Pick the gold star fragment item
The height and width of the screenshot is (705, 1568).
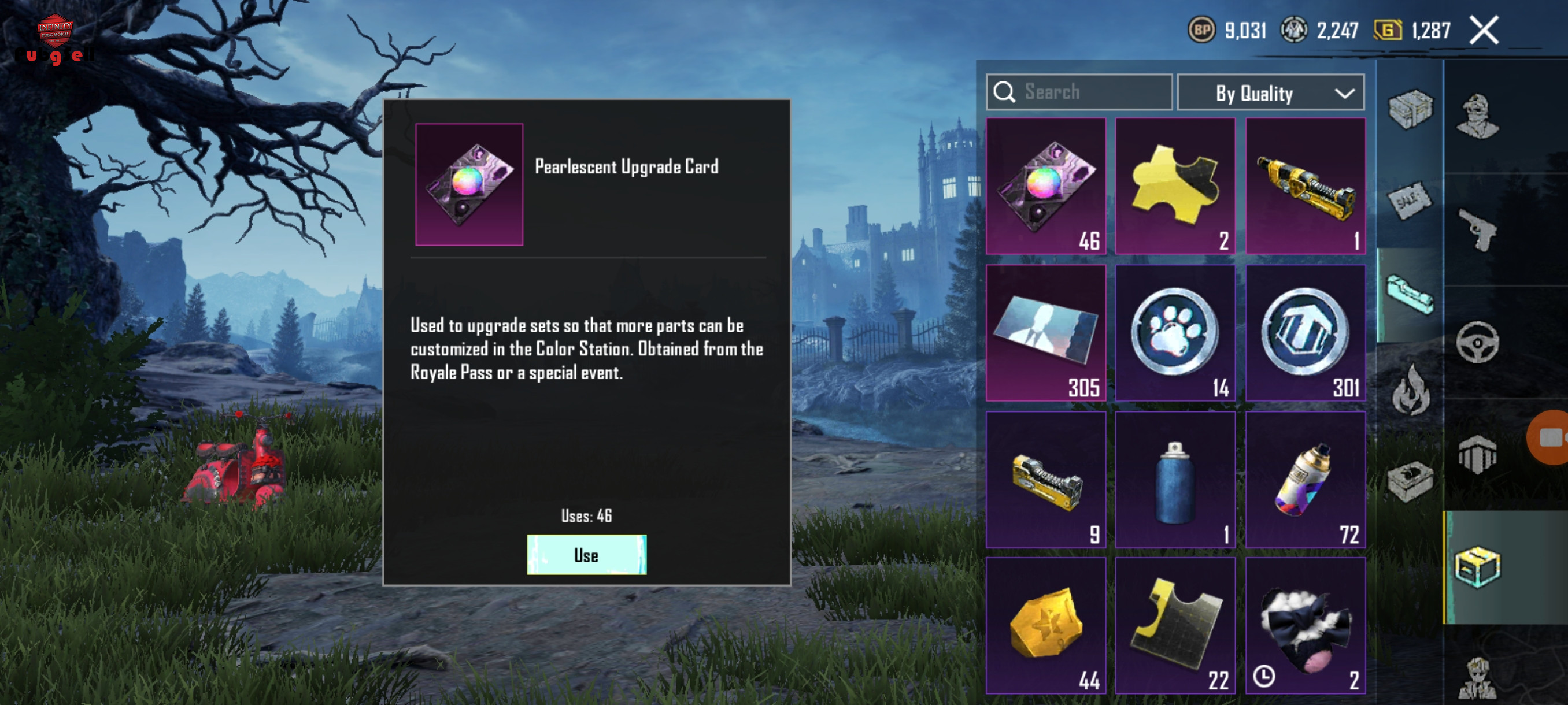tap(1045, 625)
